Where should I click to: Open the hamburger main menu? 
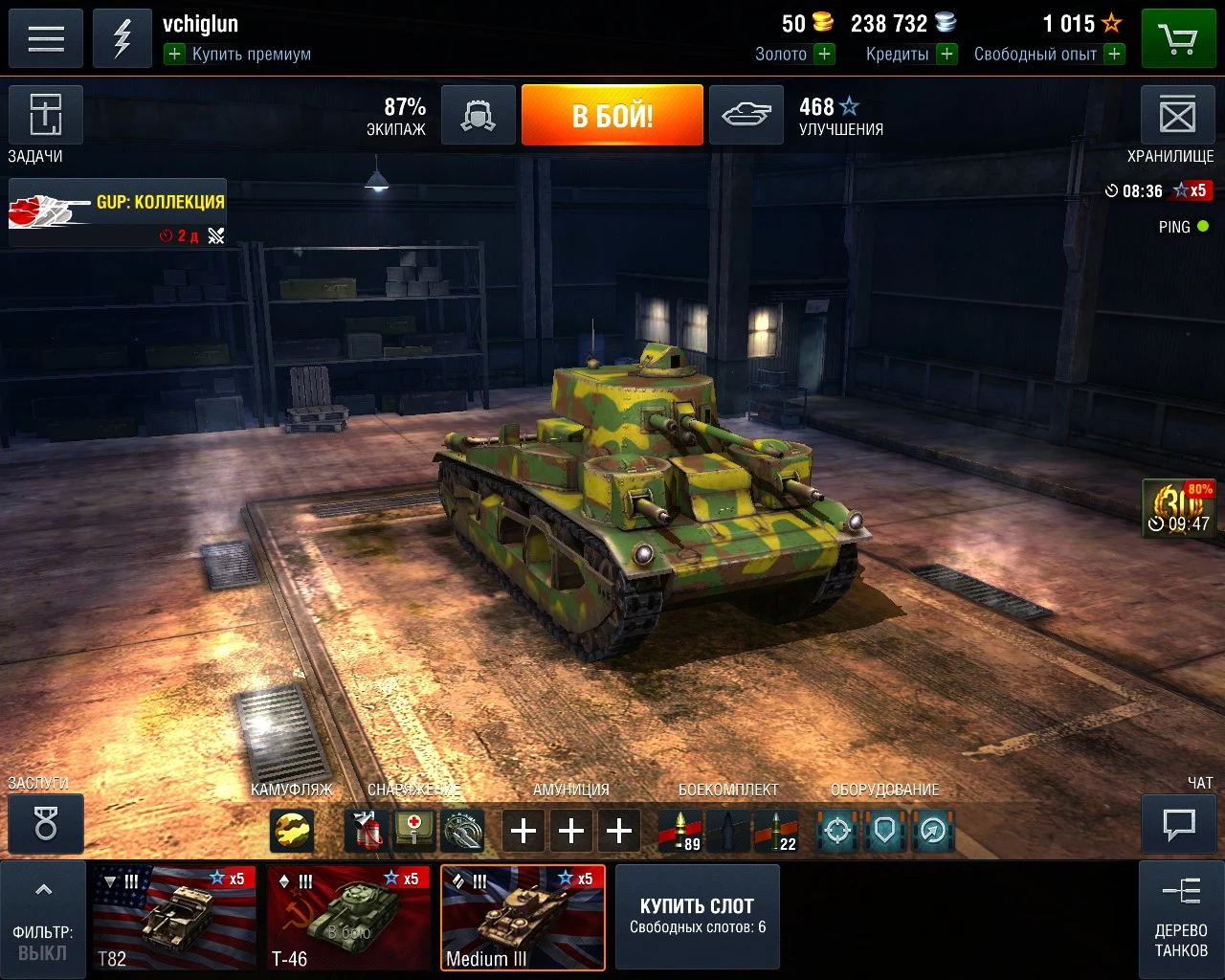45,38
